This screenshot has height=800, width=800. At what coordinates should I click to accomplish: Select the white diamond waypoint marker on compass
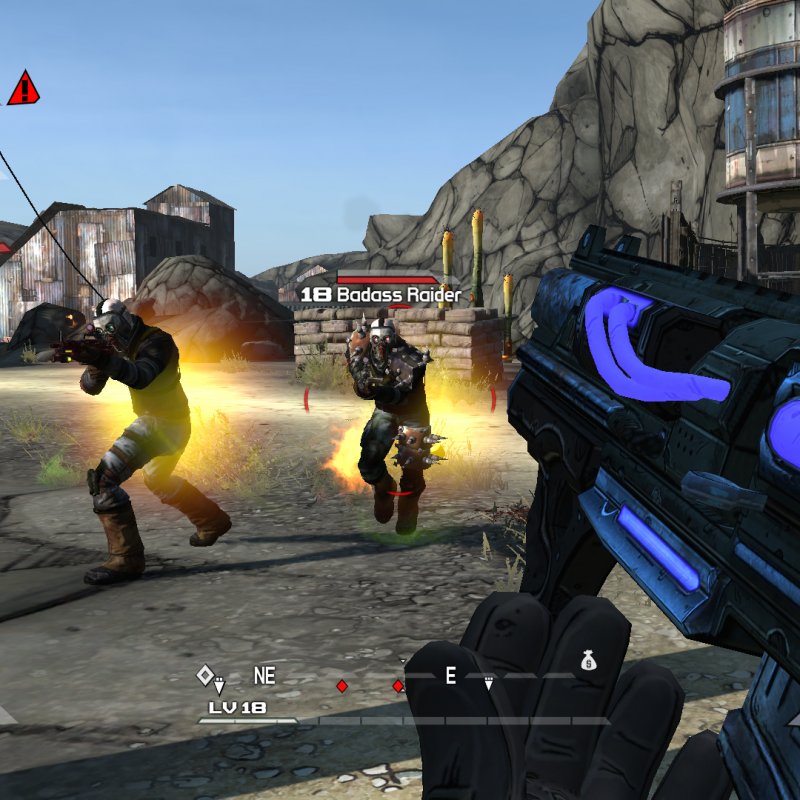tap(205, 675)
